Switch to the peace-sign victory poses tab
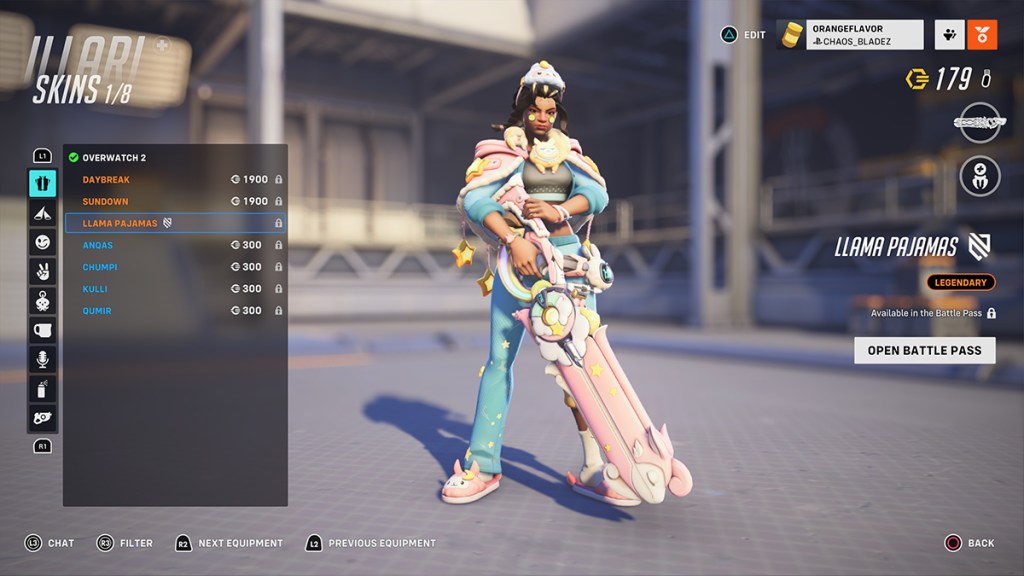This screenshot has width=1024, height=576. point(42,271)
